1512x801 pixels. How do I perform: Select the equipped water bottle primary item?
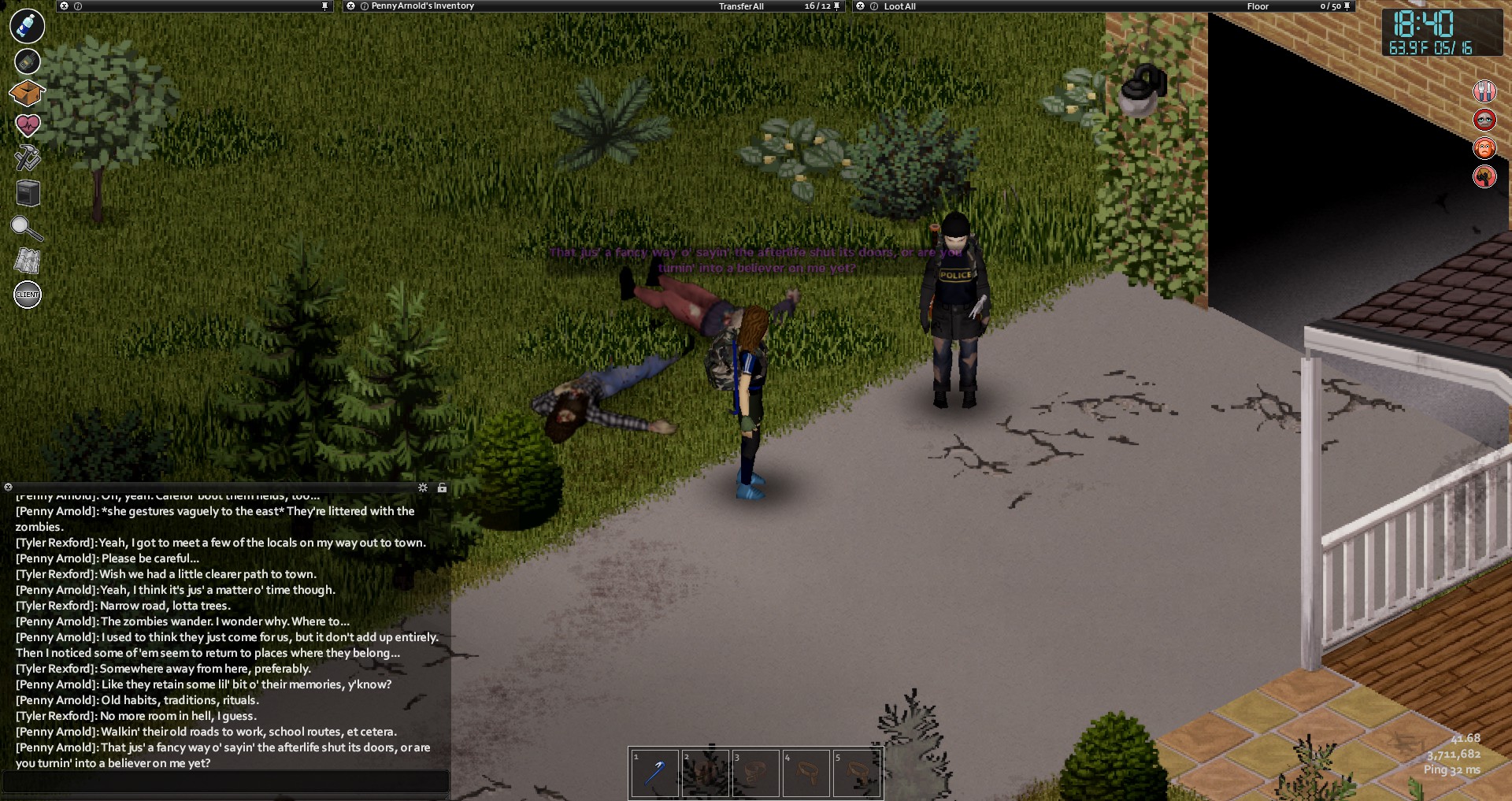point(27,26)
